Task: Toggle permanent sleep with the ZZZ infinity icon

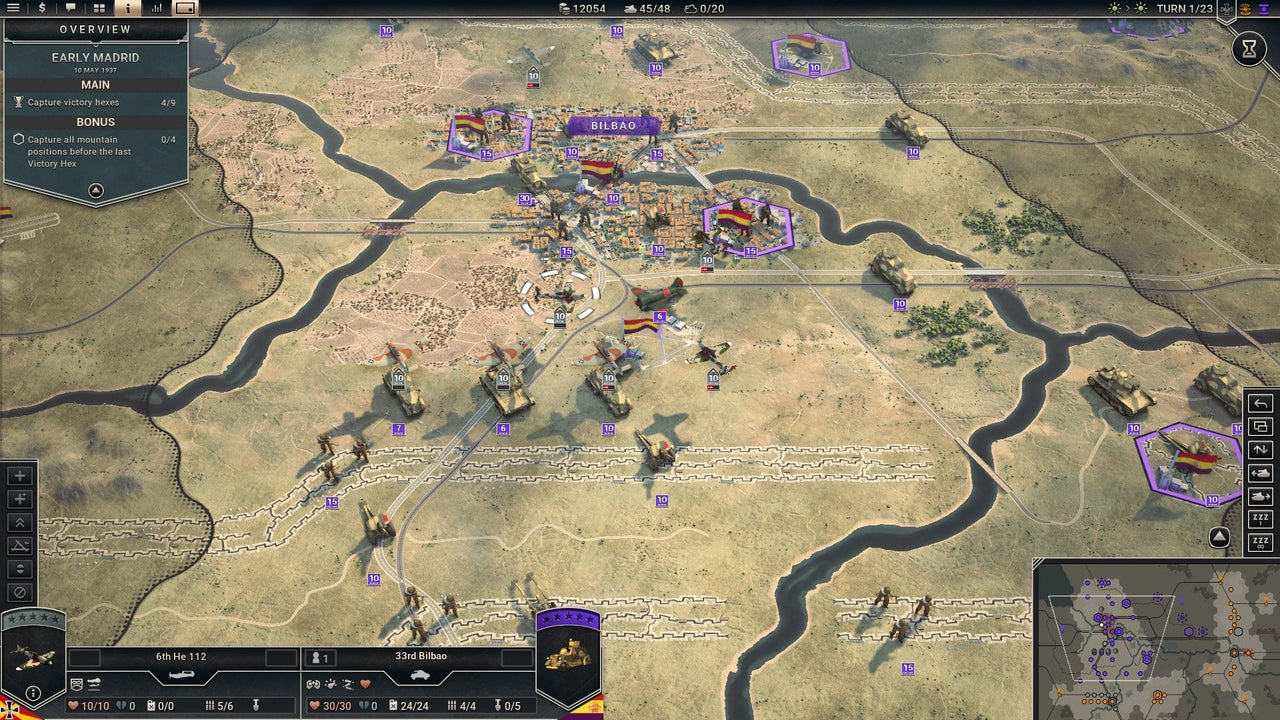Action: click(x=1260, y=543)
